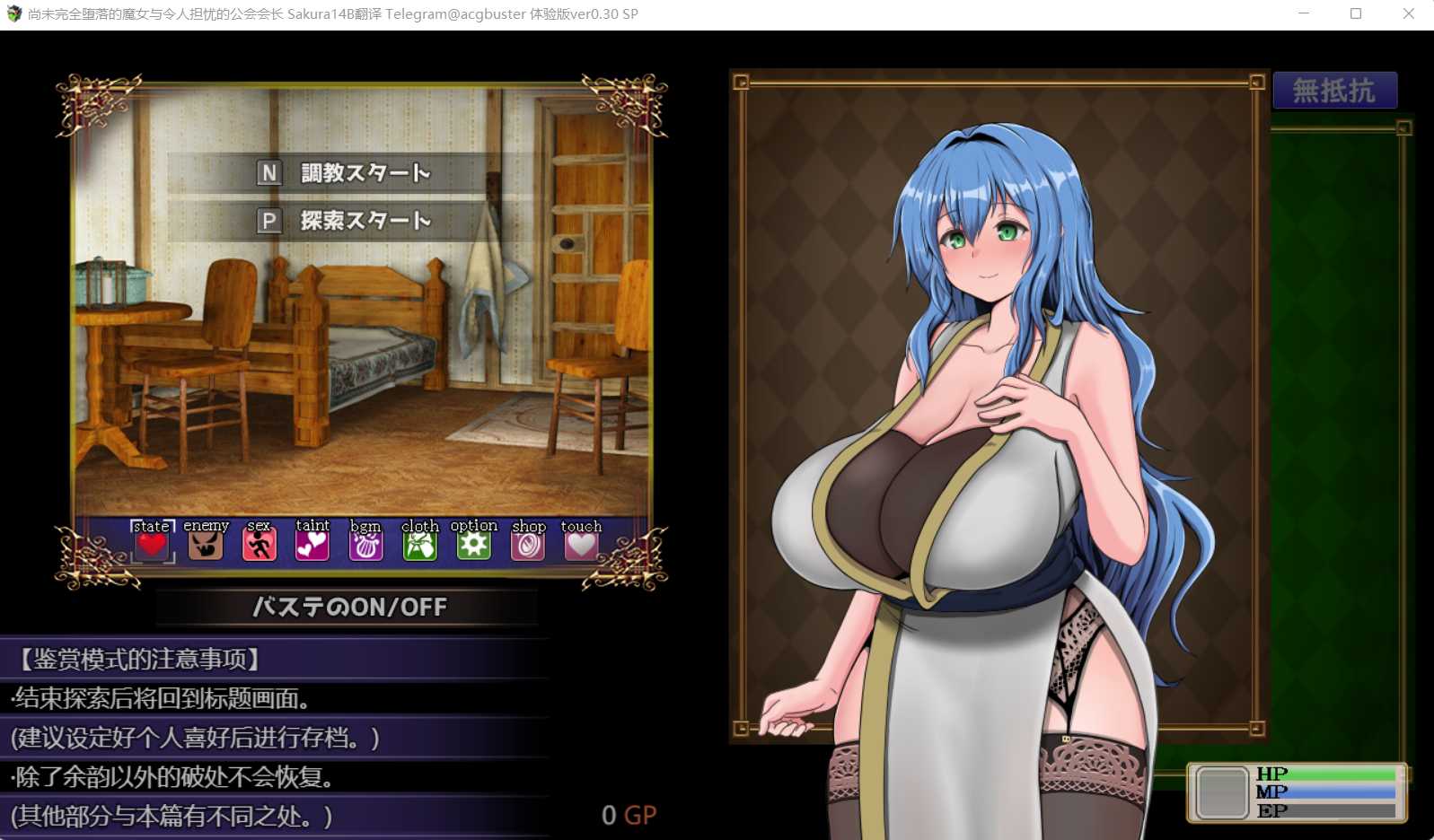The height and width of the screenshot is (840, 1434).
Task: Close the game window
Action: 1408,14
